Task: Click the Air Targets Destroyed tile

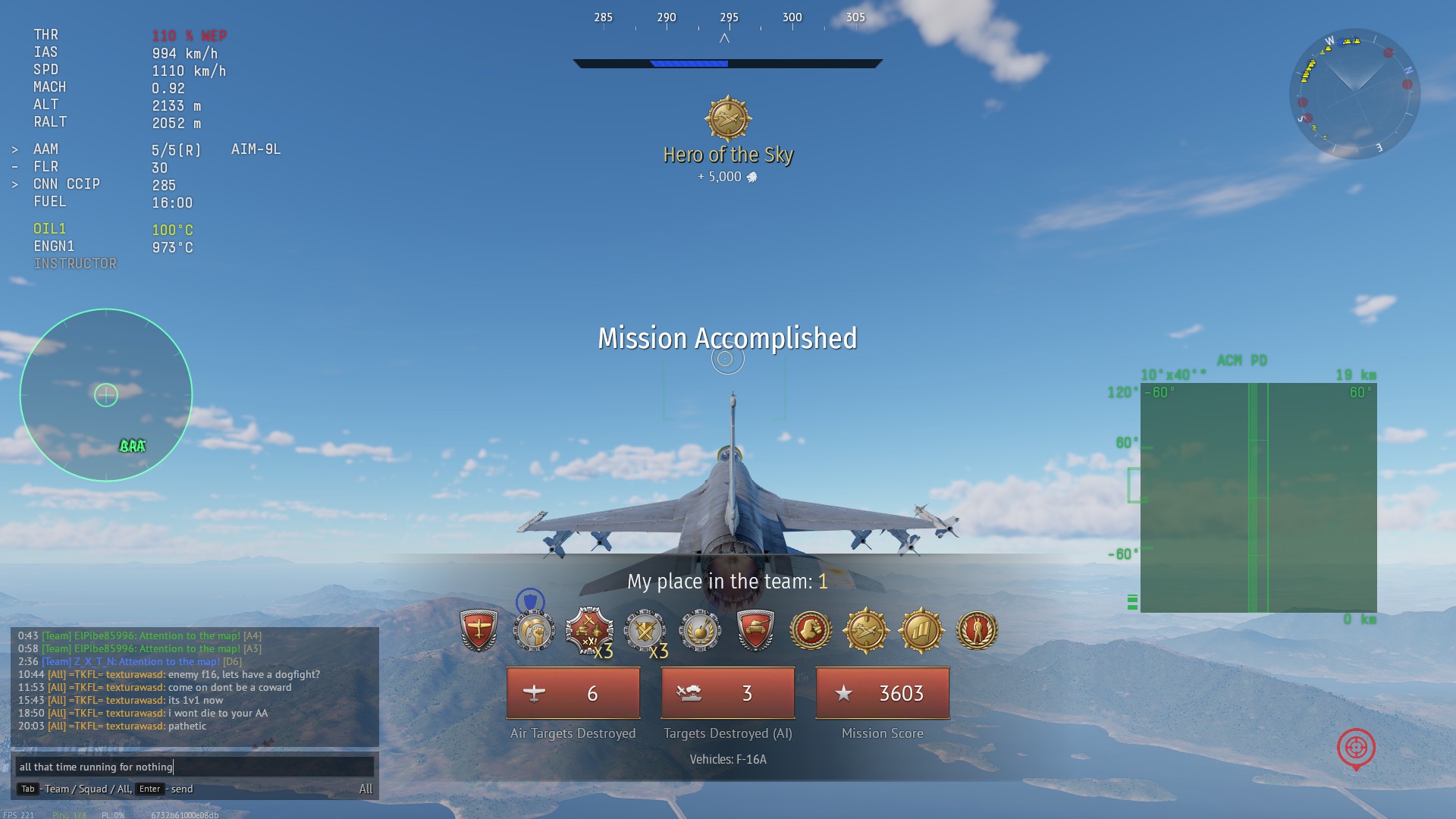Action: 573,693
